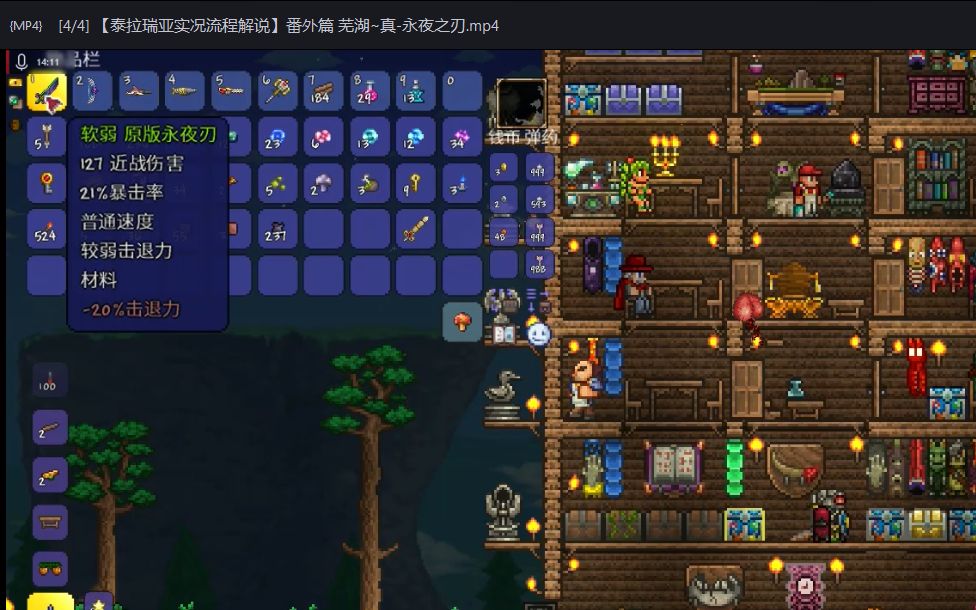Select the item stack showing 237
The height and width of the screenshot is (610, 976).
point(278,229)
